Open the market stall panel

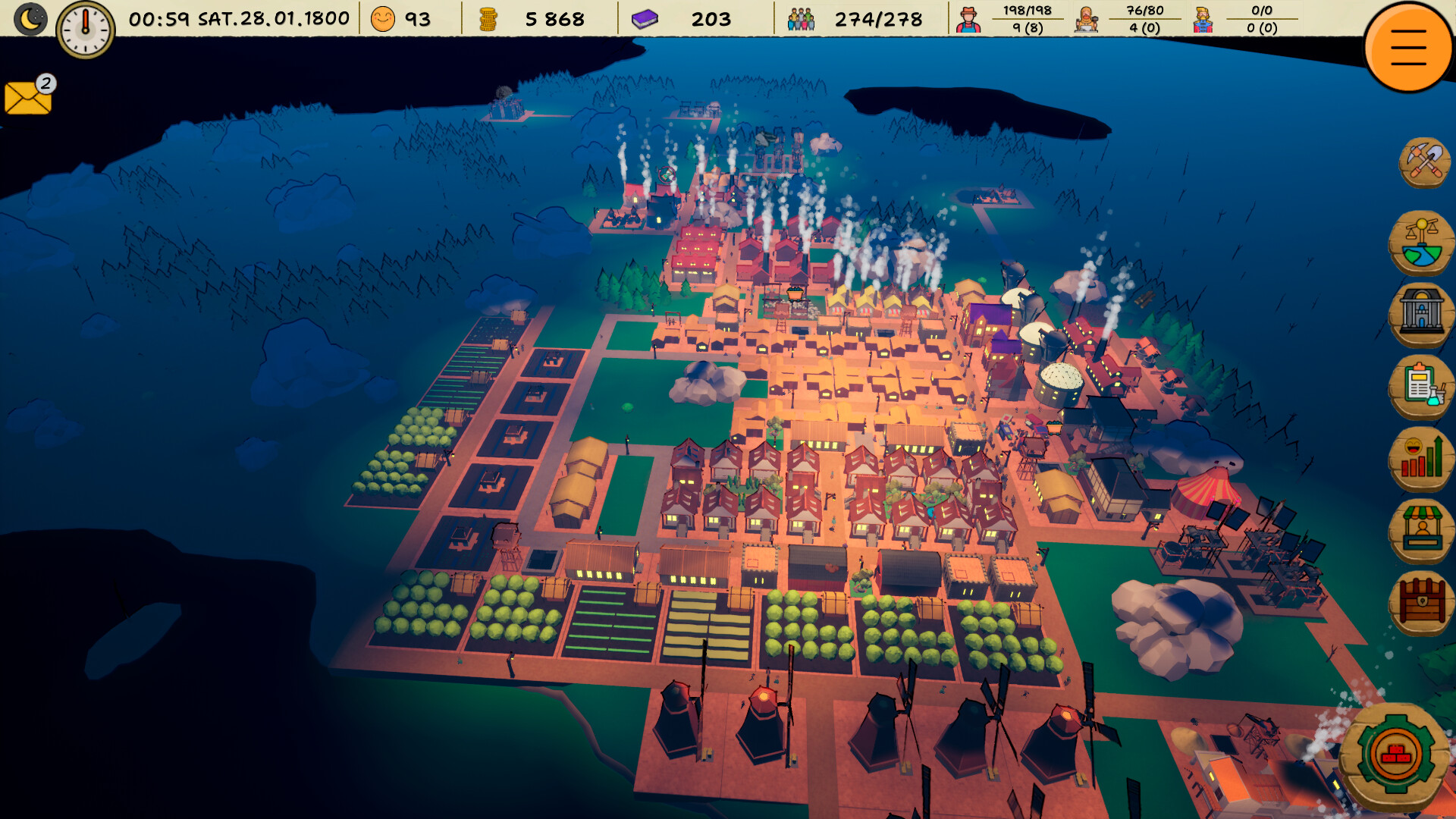coord(1424,529)
